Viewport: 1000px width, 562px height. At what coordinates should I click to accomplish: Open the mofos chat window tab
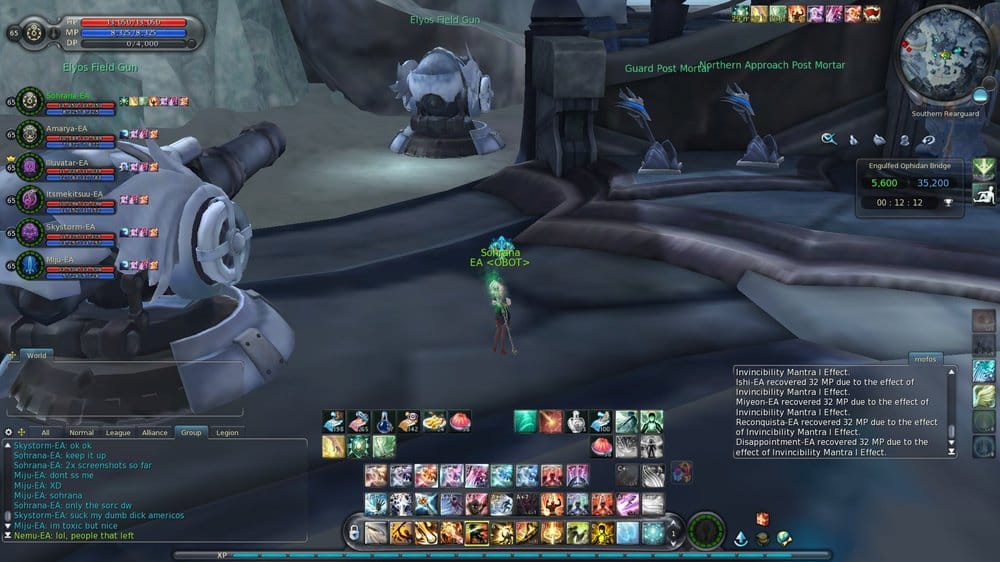tap(926, 357)
